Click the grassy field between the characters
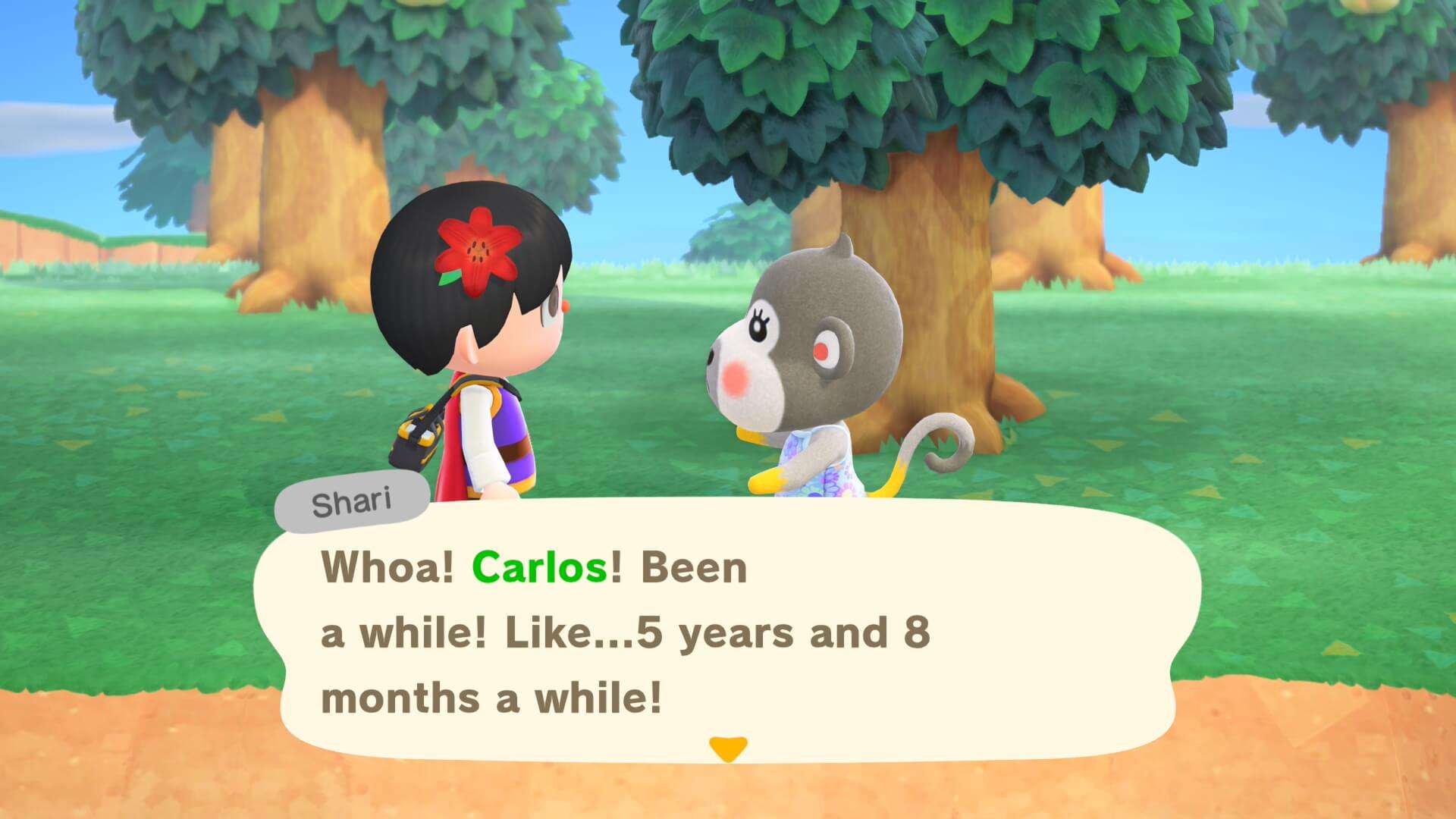The height and width of the screenshot is (819, 1456). coord(645,394)
